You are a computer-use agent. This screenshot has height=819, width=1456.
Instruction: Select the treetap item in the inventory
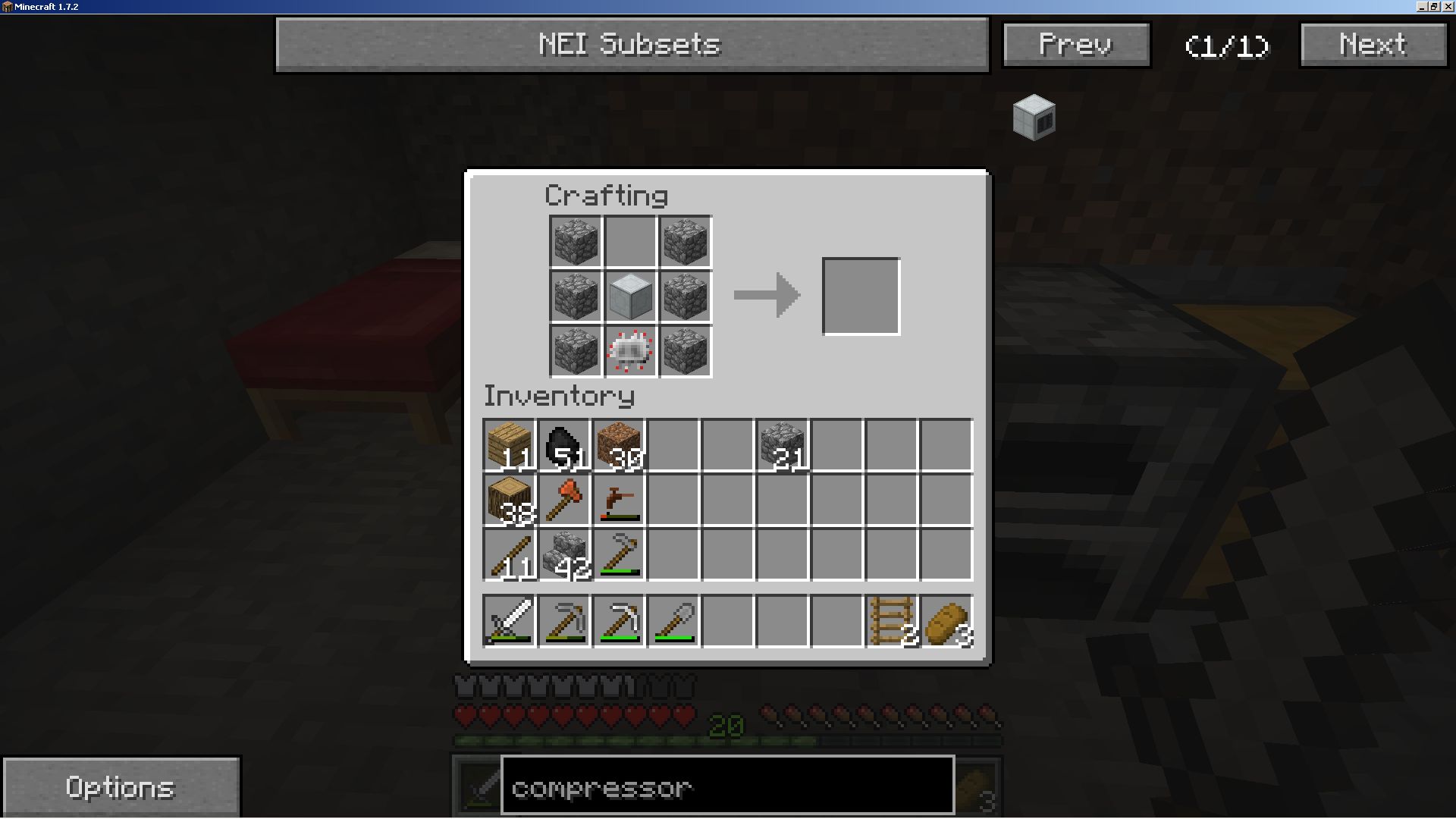pyautogui.click(x=619, y=500)
